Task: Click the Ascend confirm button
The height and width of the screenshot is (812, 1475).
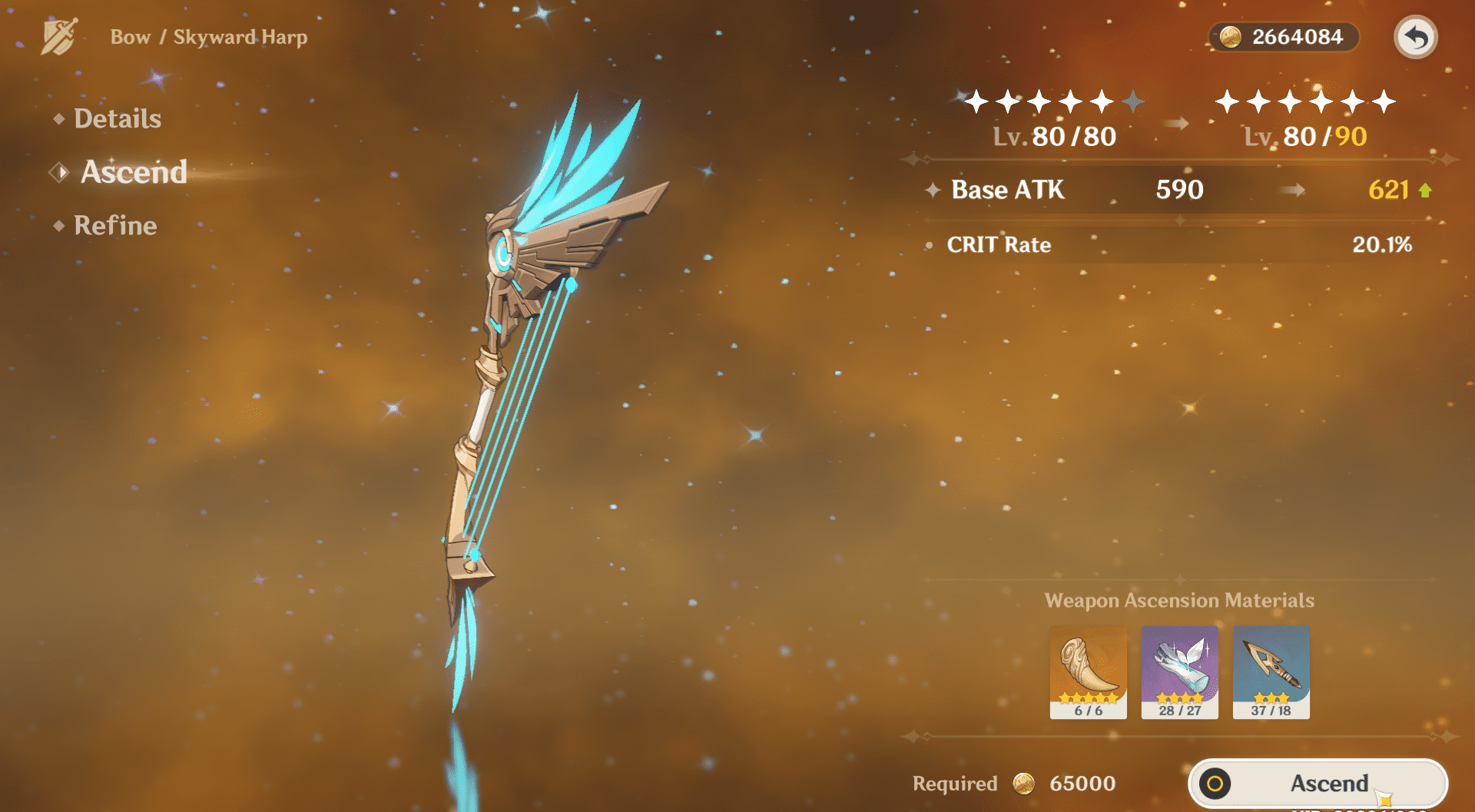Action: [1318, 784]
